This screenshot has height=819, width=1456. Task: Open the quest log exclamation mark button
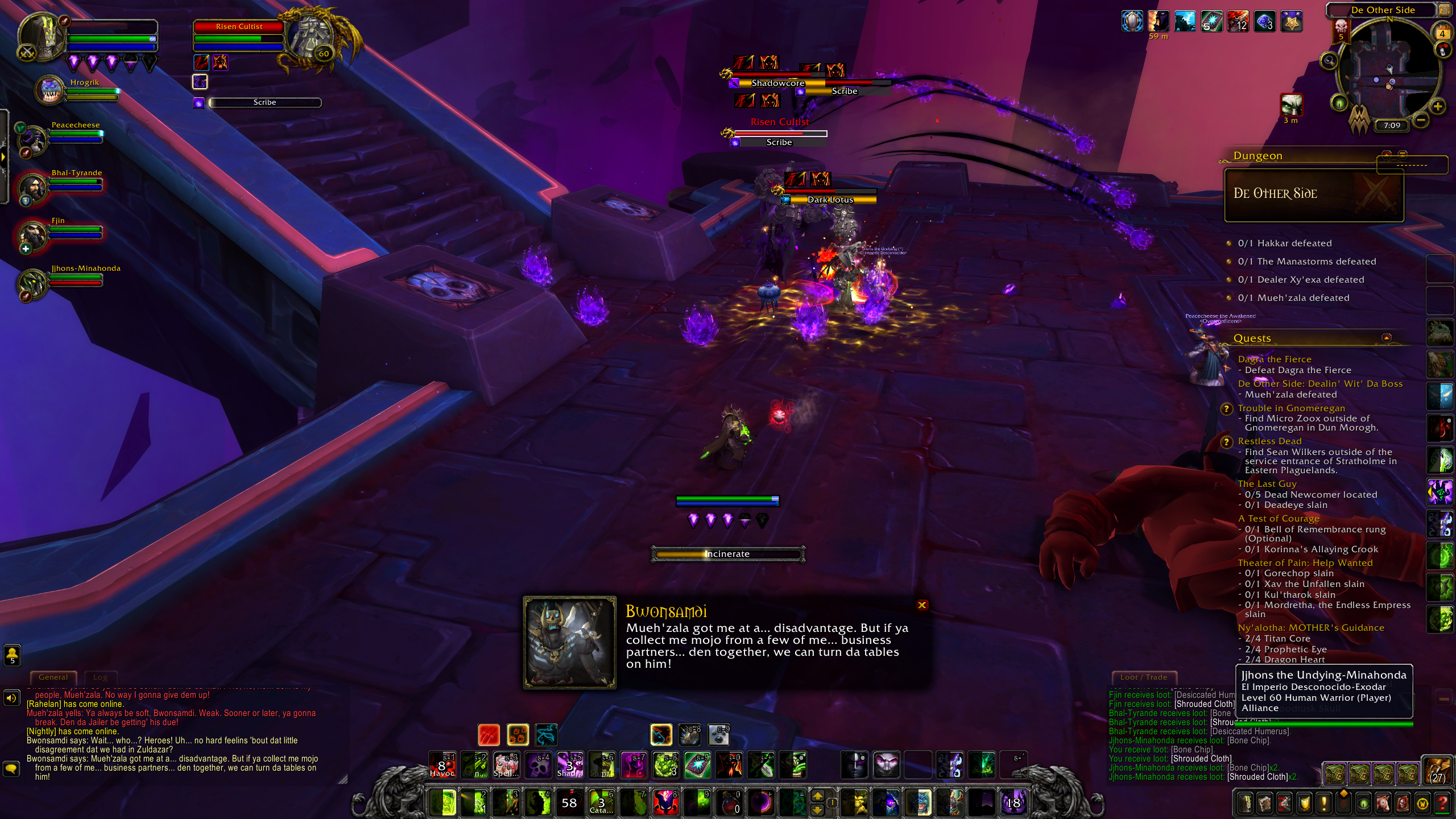[1323, 803]
